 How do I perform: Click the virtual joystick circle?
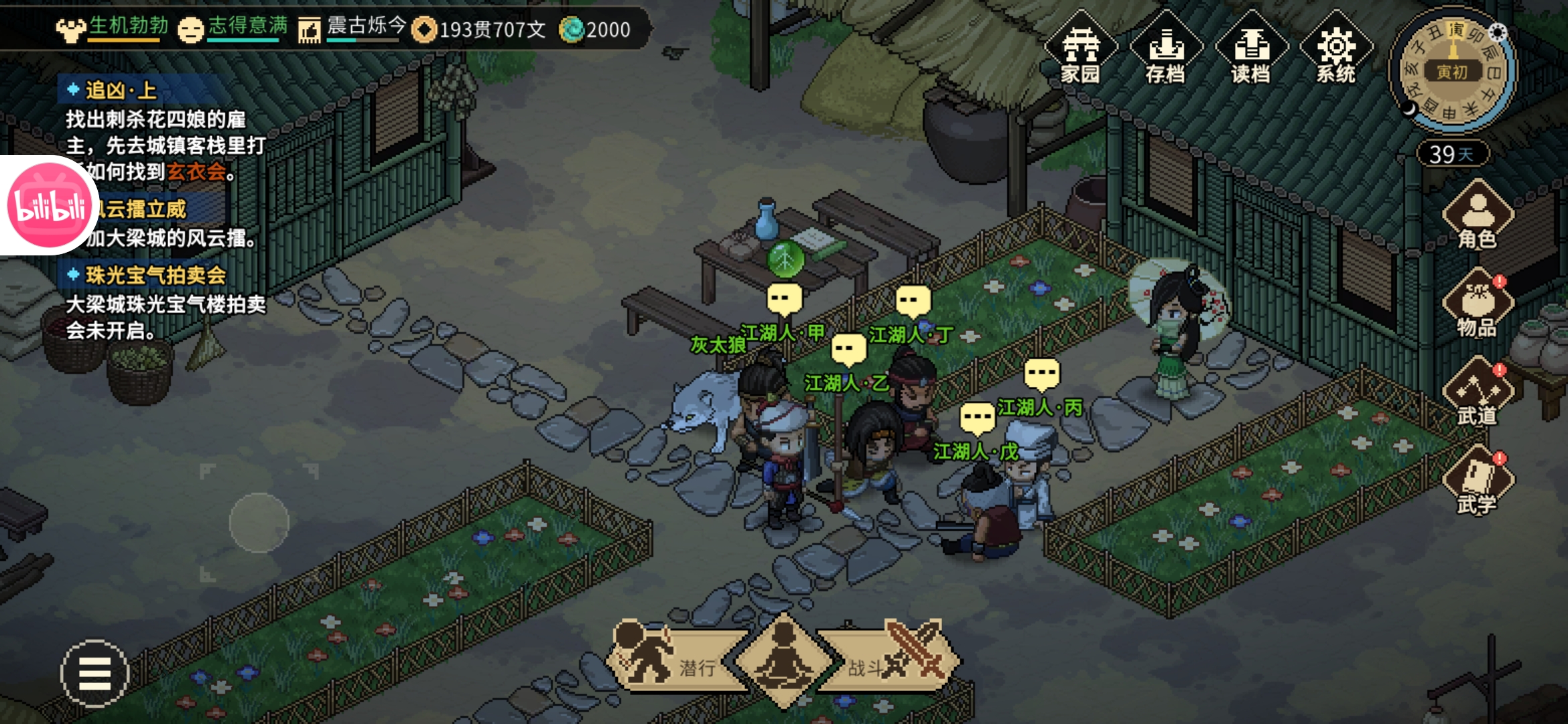(x=259, y=523)
